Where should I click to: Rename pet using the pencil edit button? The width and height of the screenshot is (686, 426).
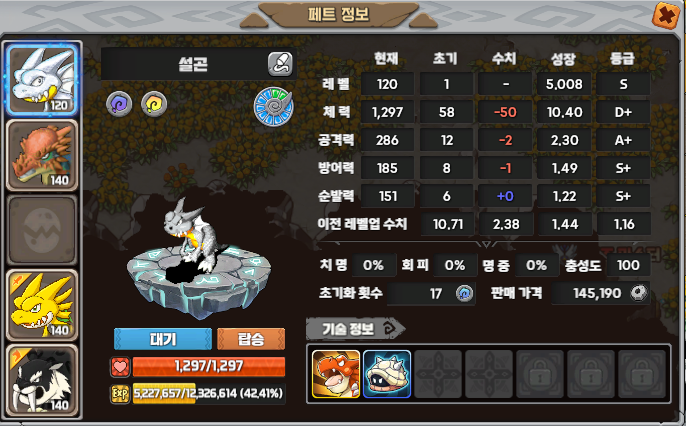(x=280, y=64)
